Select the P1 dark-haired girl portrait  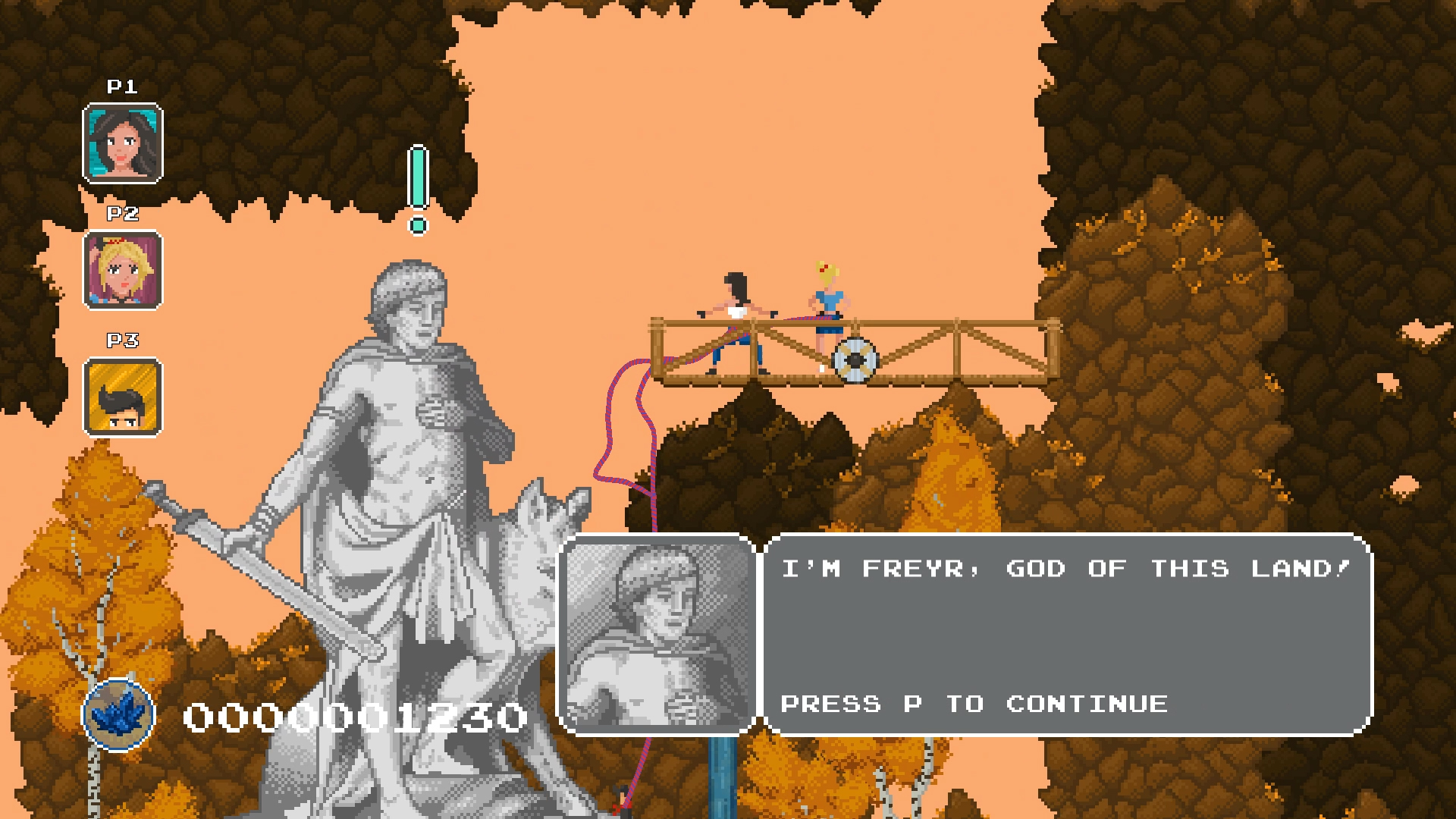123,144
